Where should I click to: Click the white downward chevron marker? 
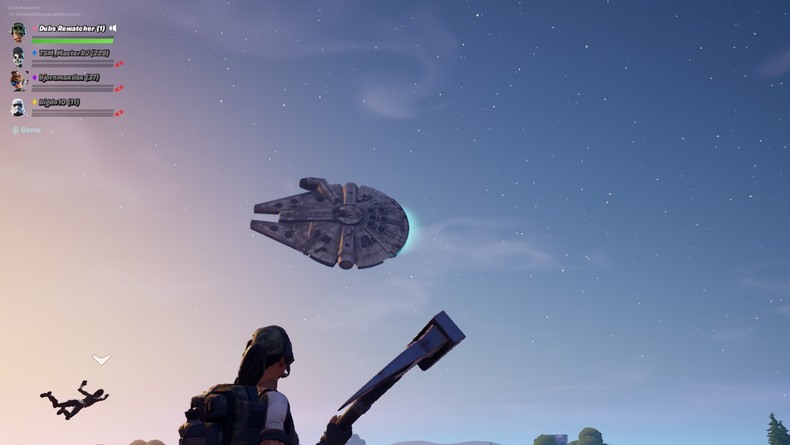101,359
